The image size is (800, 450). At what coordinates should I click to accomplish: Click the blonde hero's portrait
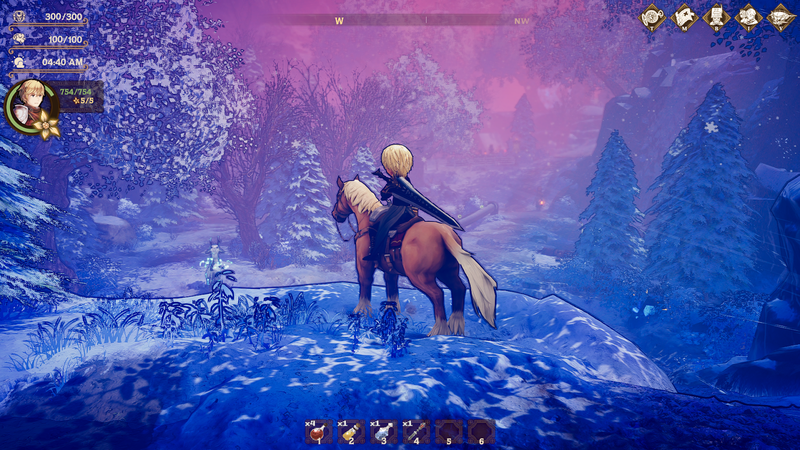(28, 104)
